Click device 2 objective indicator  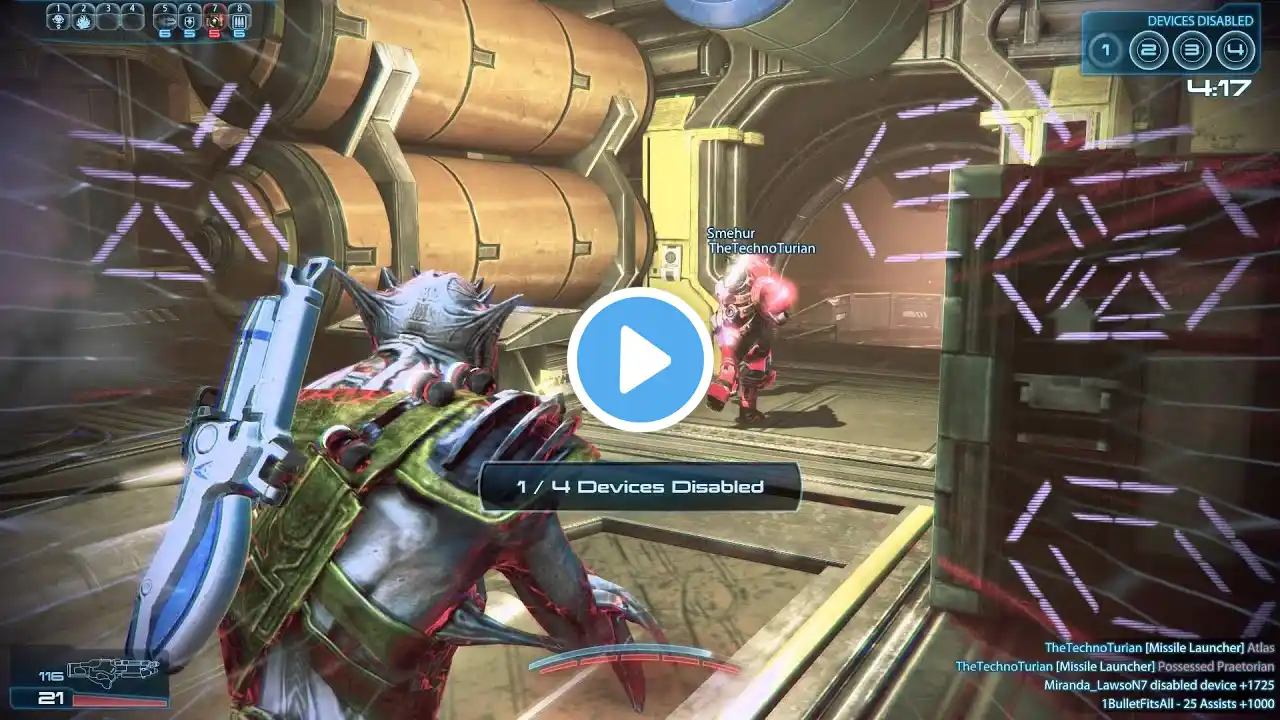pos(1148,48)
